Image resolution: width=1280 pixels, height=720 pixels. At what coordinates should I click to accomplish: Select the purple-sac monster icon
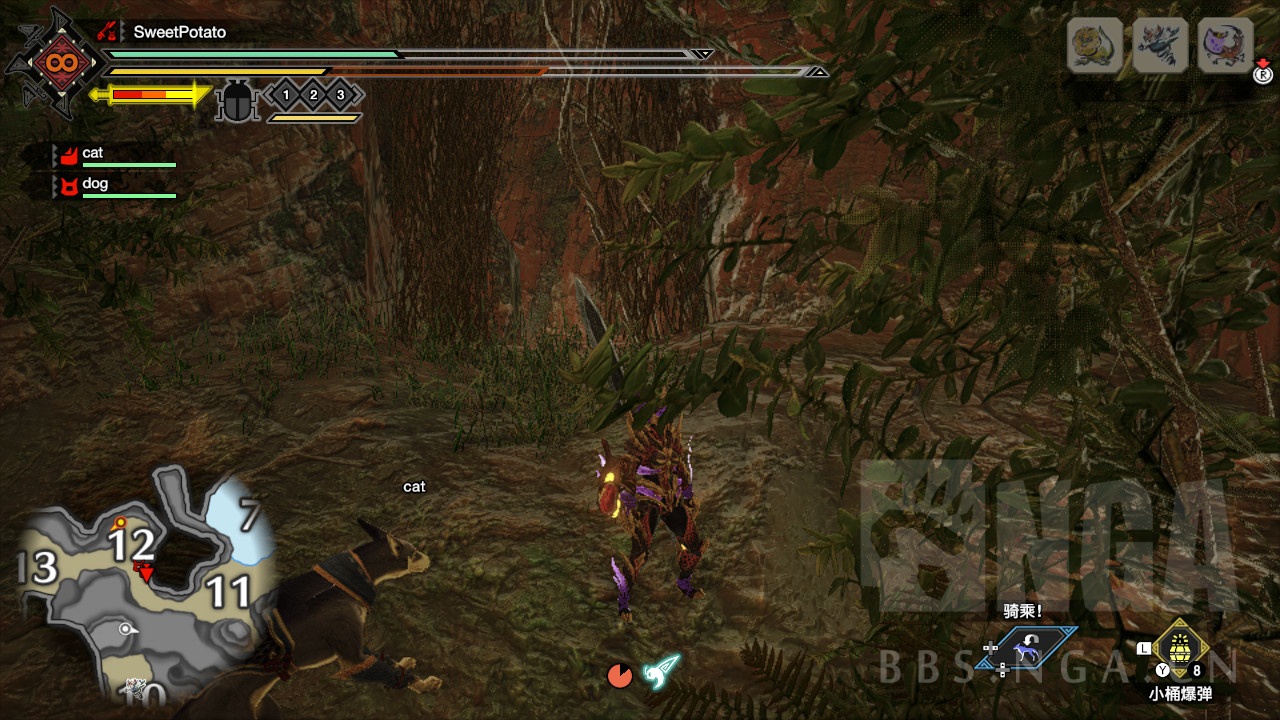[x=1225, y=45]
